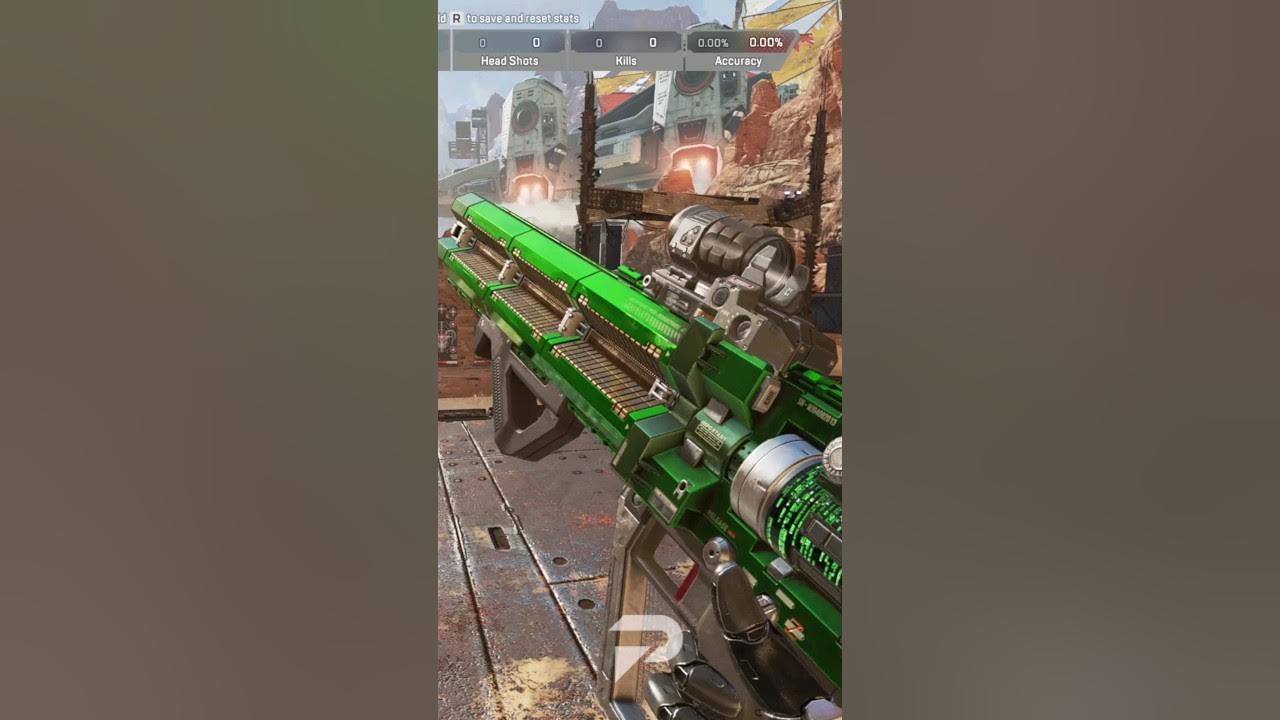The height and width of the screenshot is (720, 1280).
Task: Select the Kills stat panel
Action: click(626, 50)
